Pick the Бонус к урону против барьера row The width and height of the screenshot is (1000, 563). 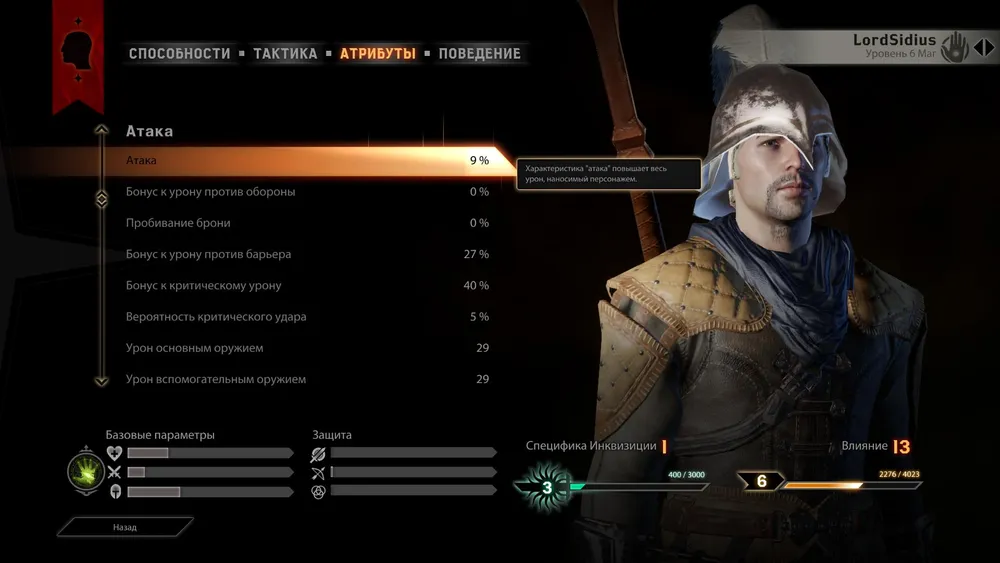[x=300, y=254]
